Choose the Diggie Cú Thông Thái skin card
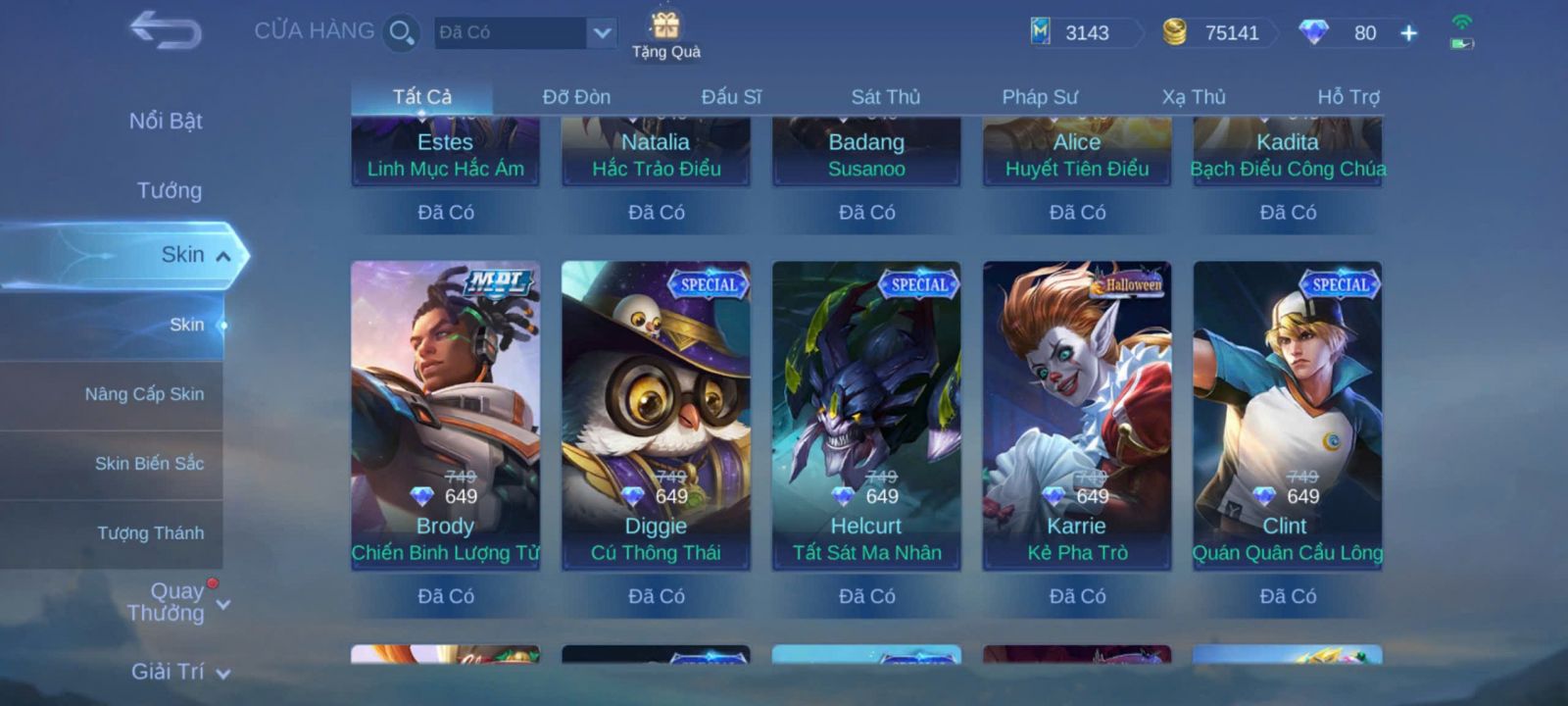The width and height of the screenshot is (1568, 706). [656, 414]
